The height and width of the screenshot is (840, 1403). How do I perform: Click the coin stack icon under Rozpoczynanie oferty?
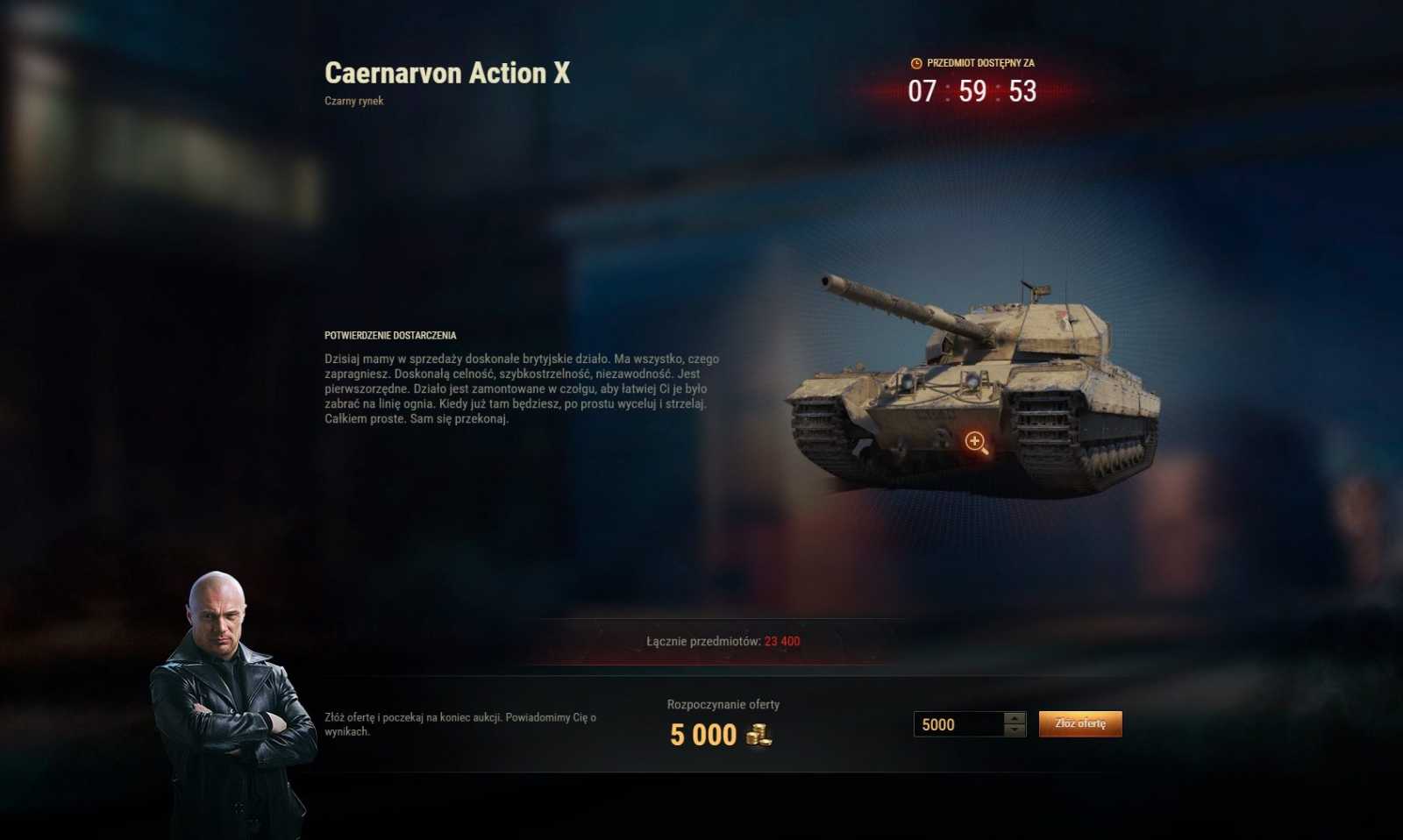759,737
